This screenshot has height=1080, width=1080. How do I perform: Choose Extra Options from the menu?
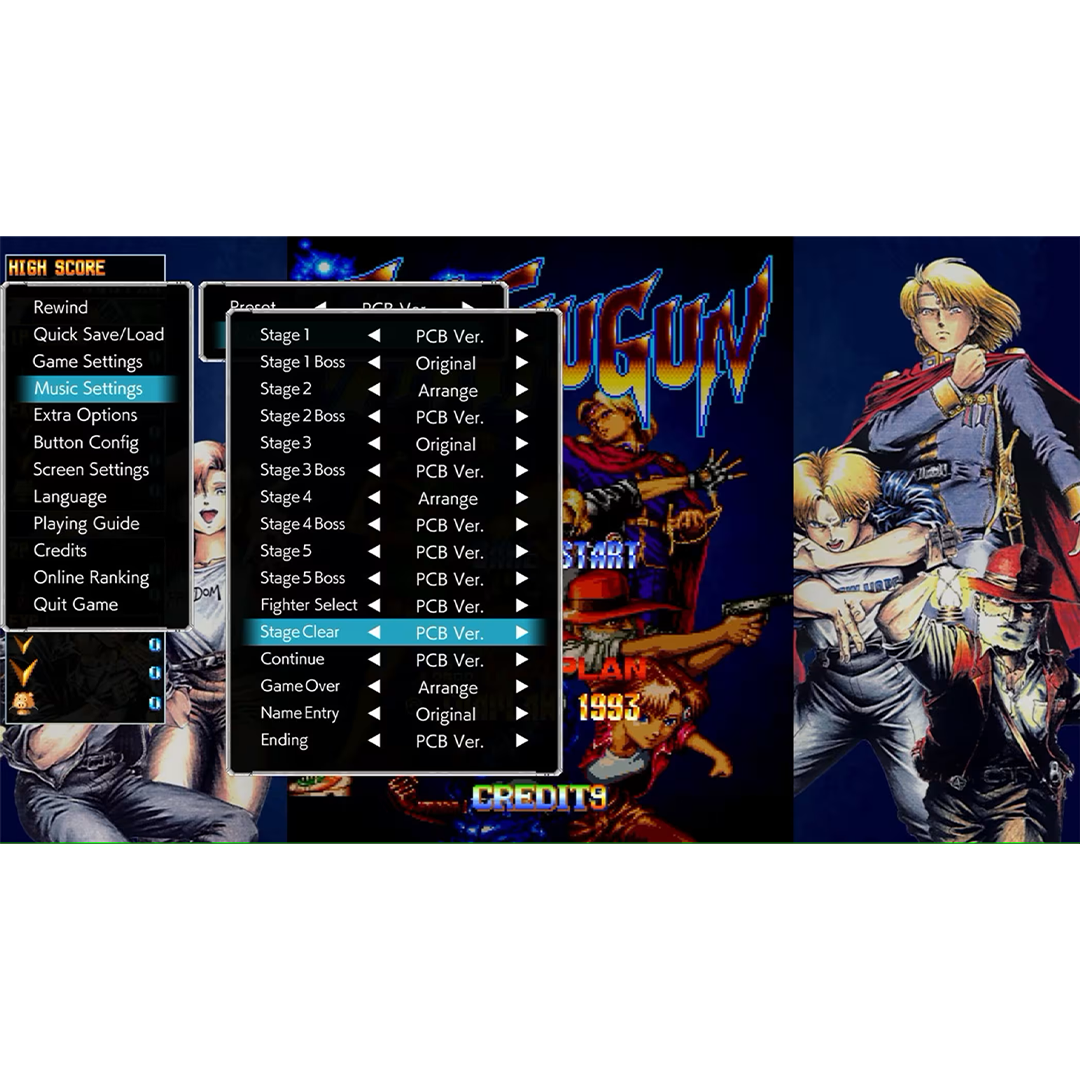(x=85, y=415)
